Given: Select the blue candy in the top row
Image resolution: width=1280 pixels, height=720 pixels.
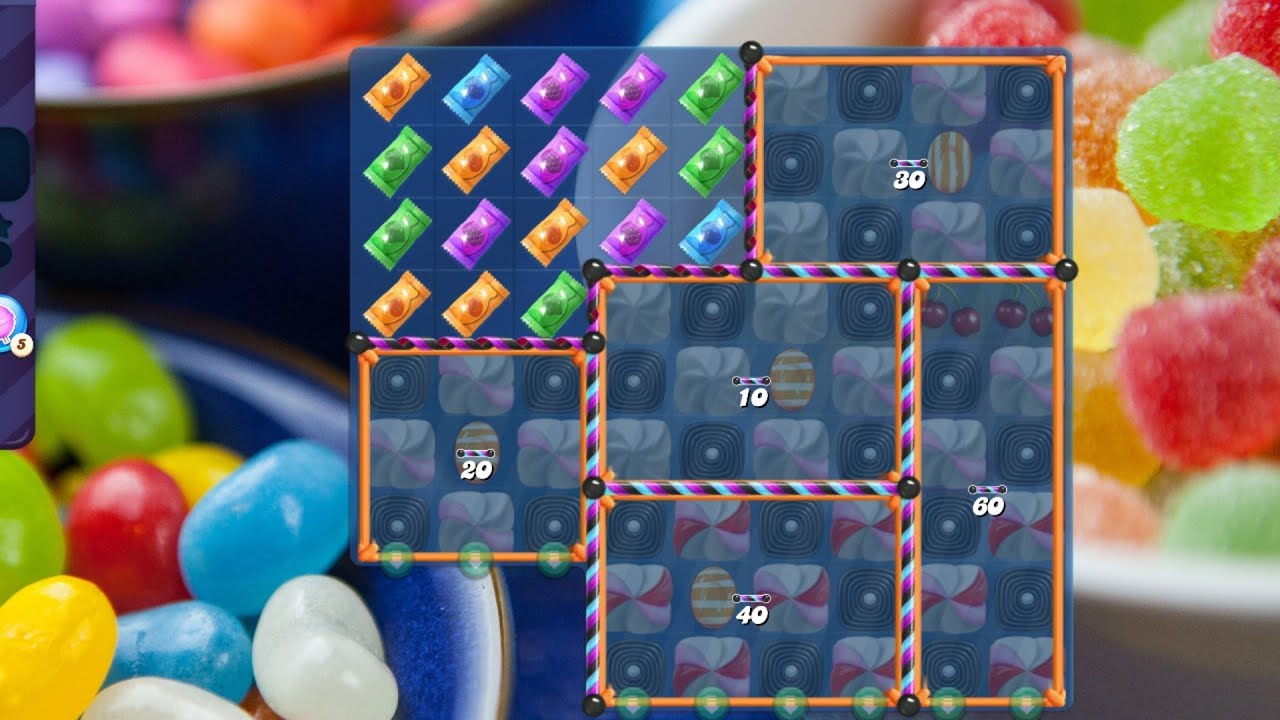Looking at the screenshot, I should coord(476,89).
